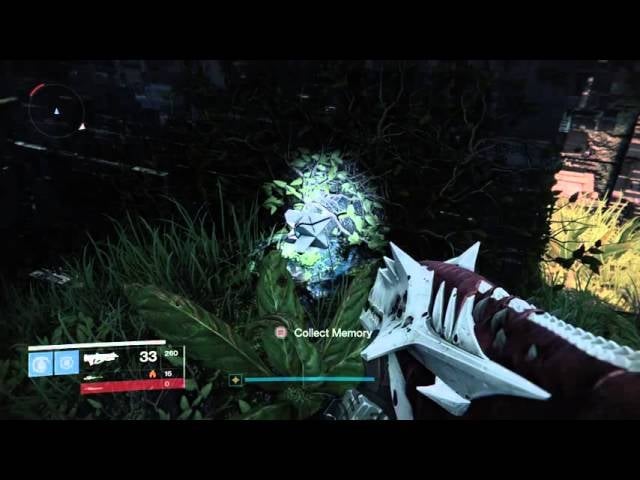Click the yellow diamond objective icon

click(236, 380)
